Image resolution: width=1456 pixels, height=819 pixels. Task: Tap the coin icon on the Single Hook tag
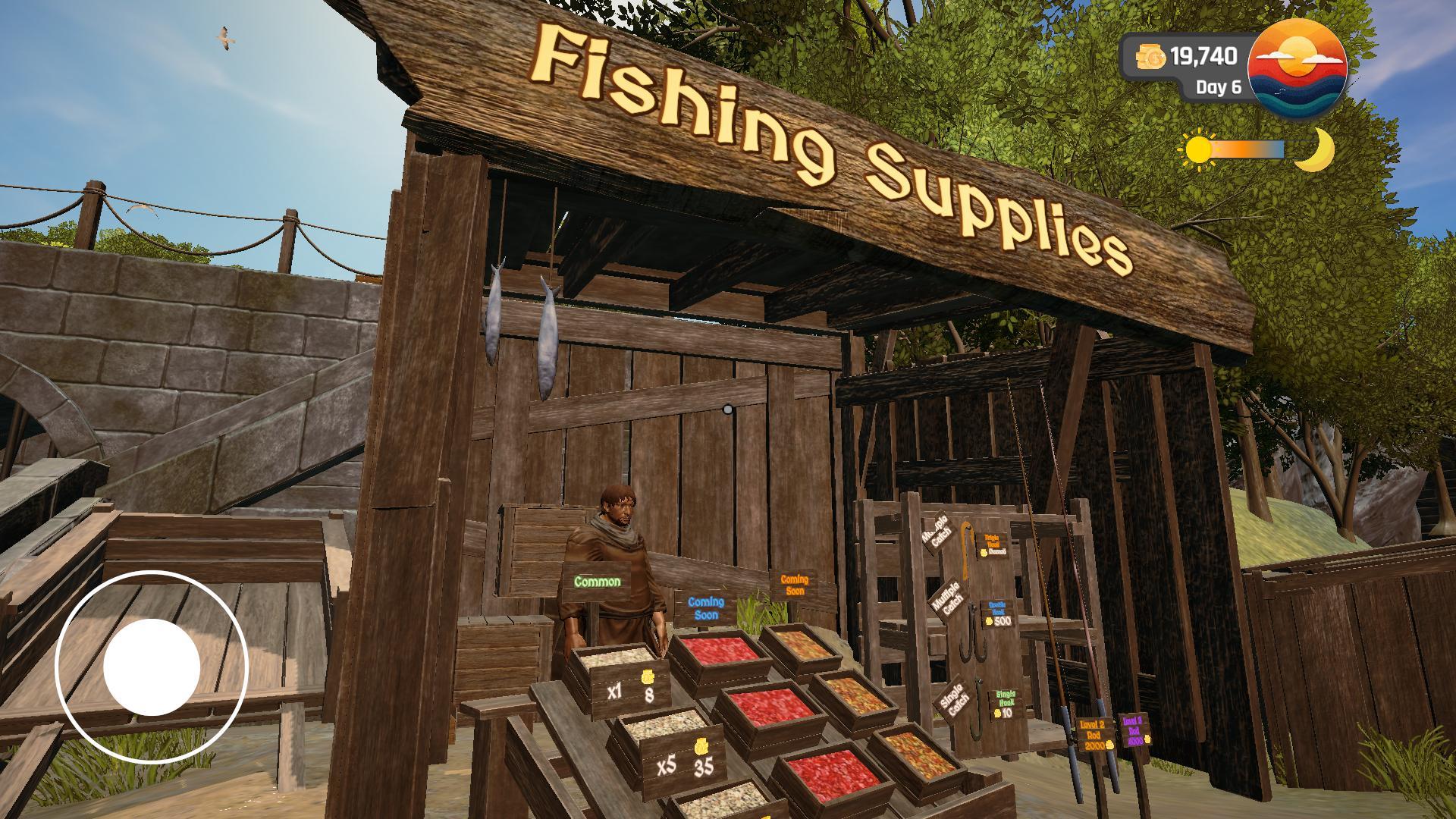pyautogui.click(x=996, y=714)
